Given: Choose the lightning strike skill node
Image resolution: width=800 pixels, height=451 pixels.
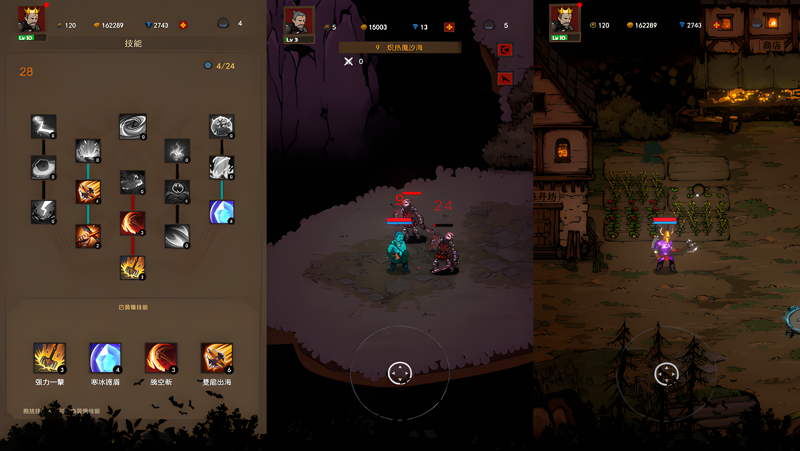Looking at the screenshot, I should coord(43,126).
